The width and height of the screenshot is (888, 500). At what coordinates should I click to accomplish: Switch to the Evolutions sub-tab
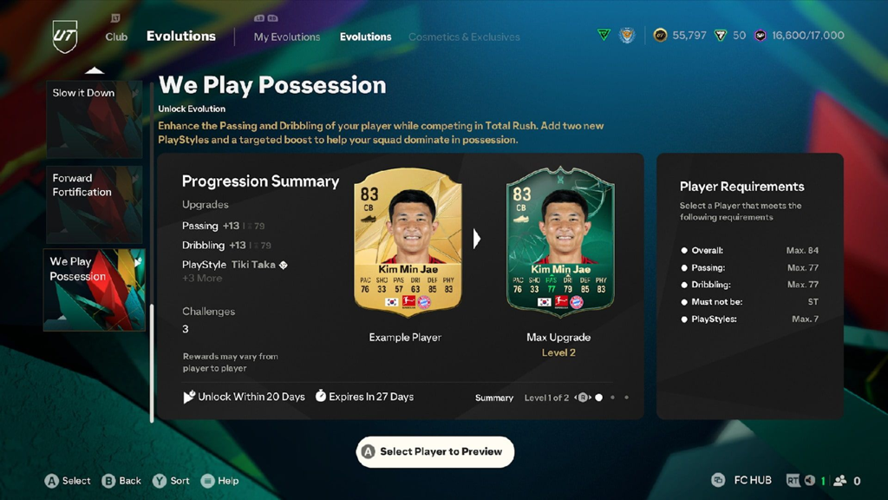coord(365,37)
